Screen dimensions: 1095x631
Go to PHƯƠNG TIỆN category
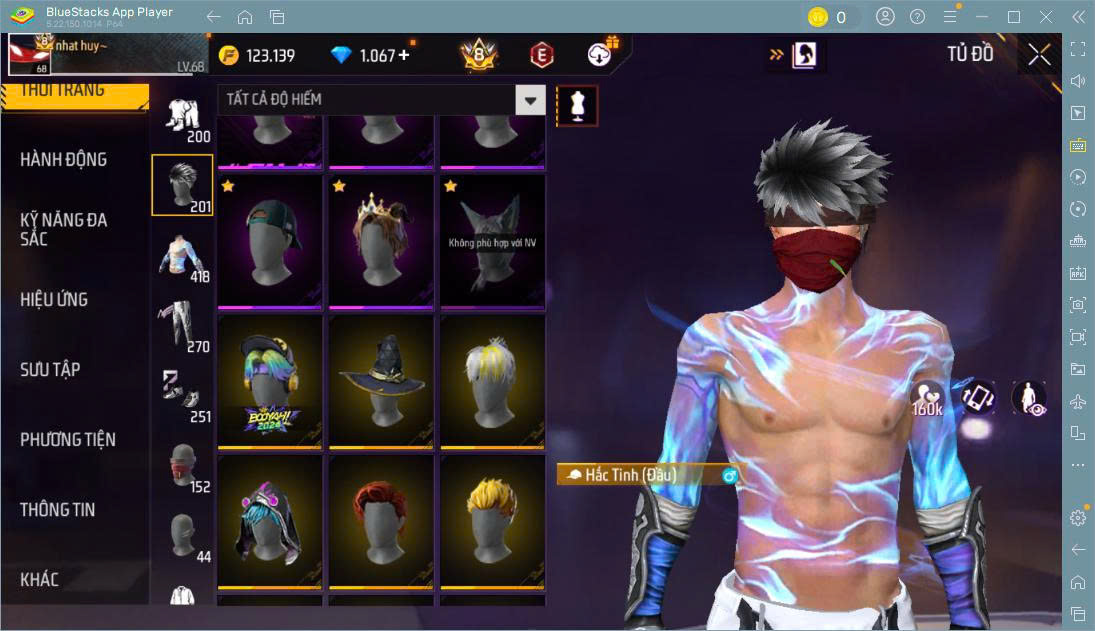pyautogui.click(x=68, y=439)
